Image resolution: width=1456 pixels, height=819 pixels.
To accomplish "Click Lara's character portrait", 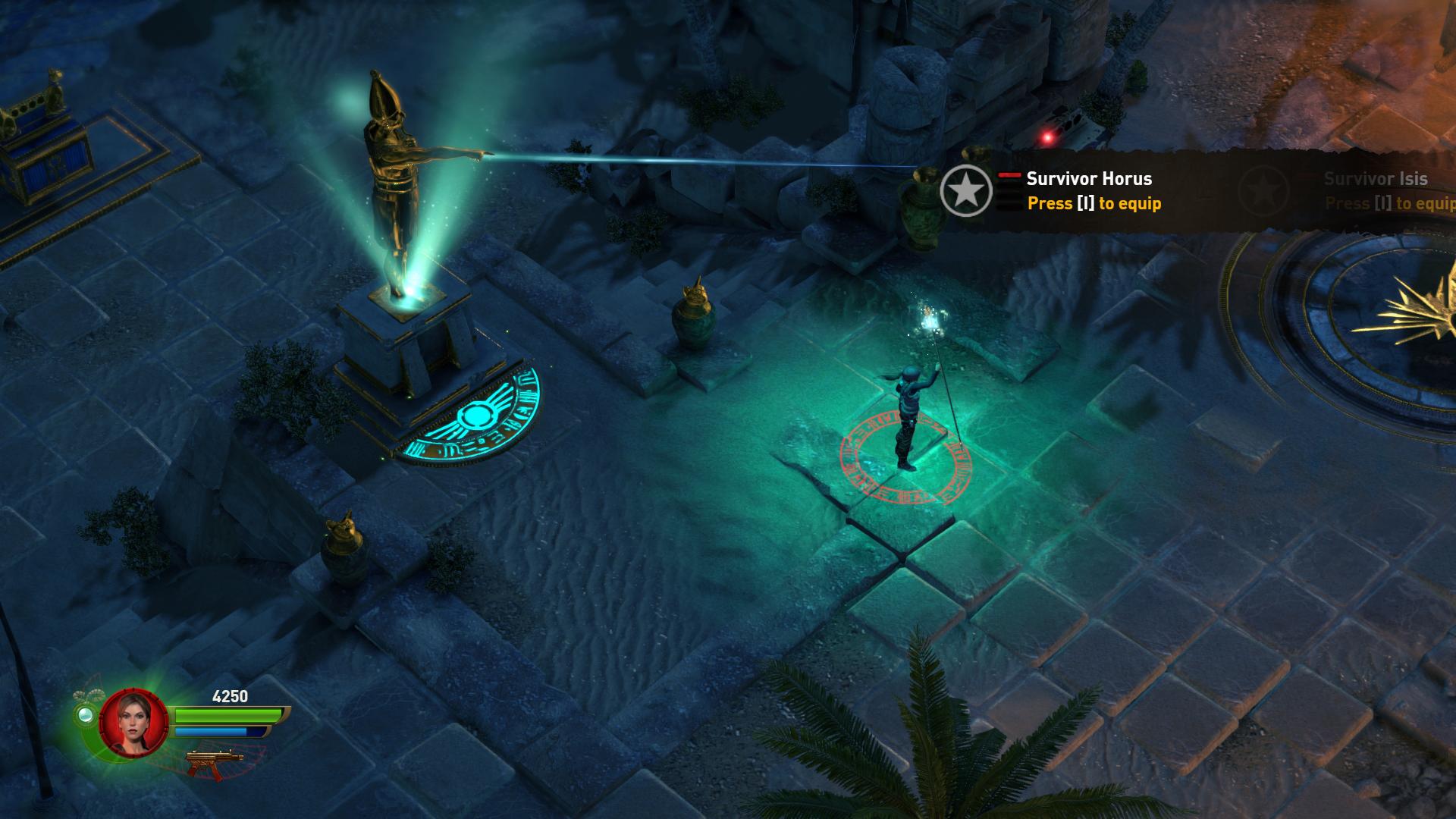I will pos(133,721).
